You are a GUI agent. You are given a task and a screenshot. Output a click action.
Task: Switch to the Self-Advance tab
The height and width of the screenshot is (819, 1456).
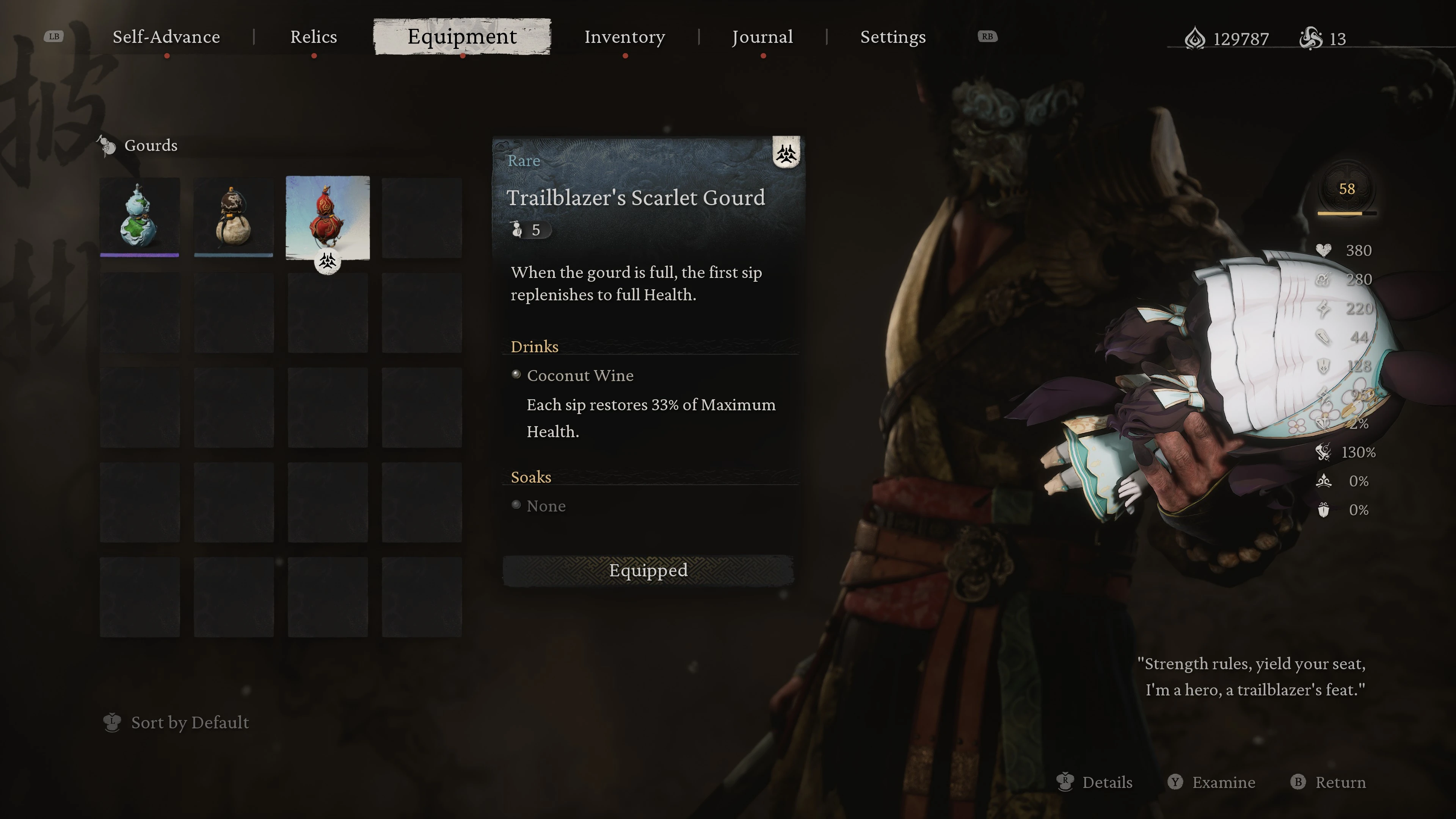[166, 37]
